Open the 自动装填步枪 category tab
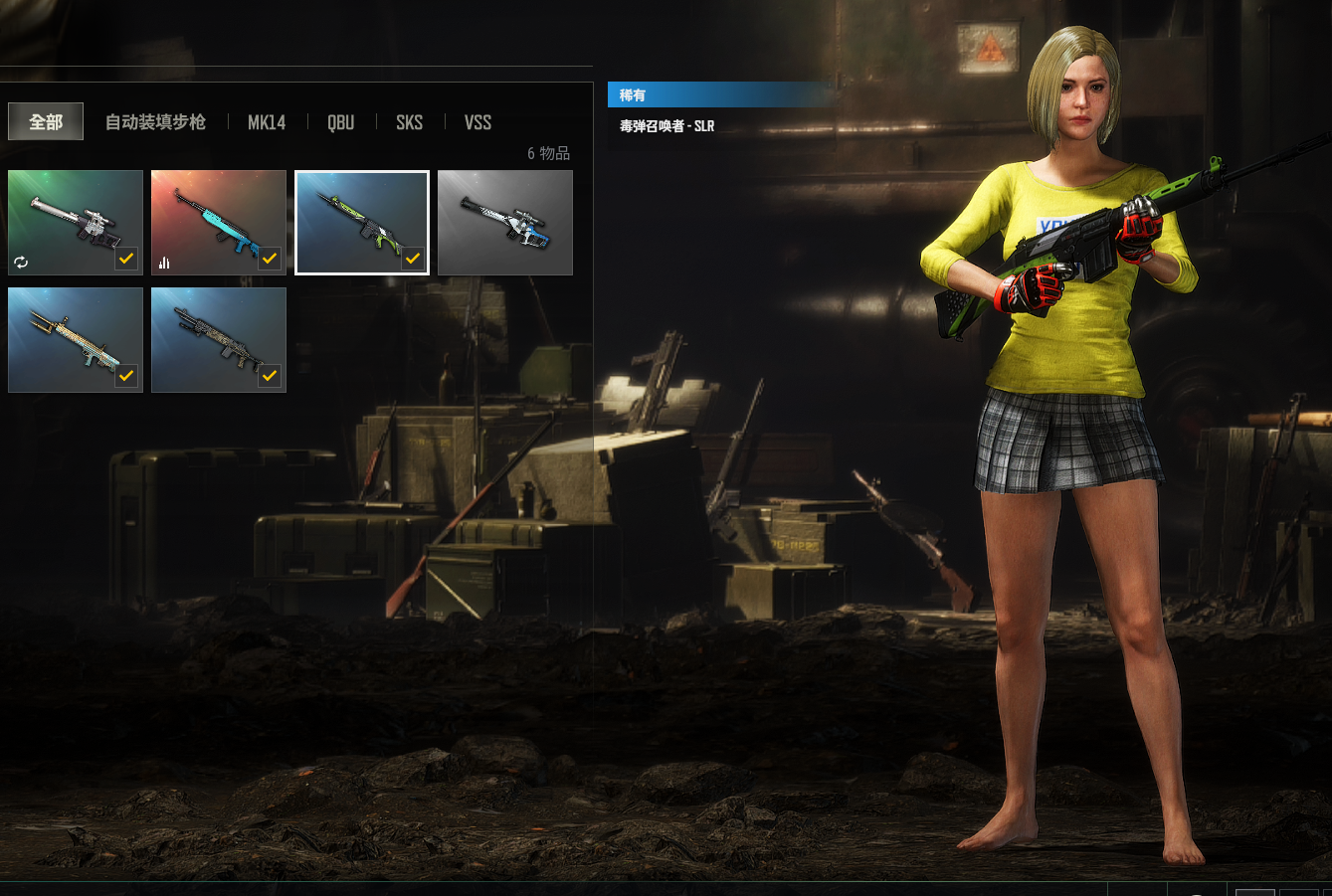The image size is (1332, 896). pos(155,122)
